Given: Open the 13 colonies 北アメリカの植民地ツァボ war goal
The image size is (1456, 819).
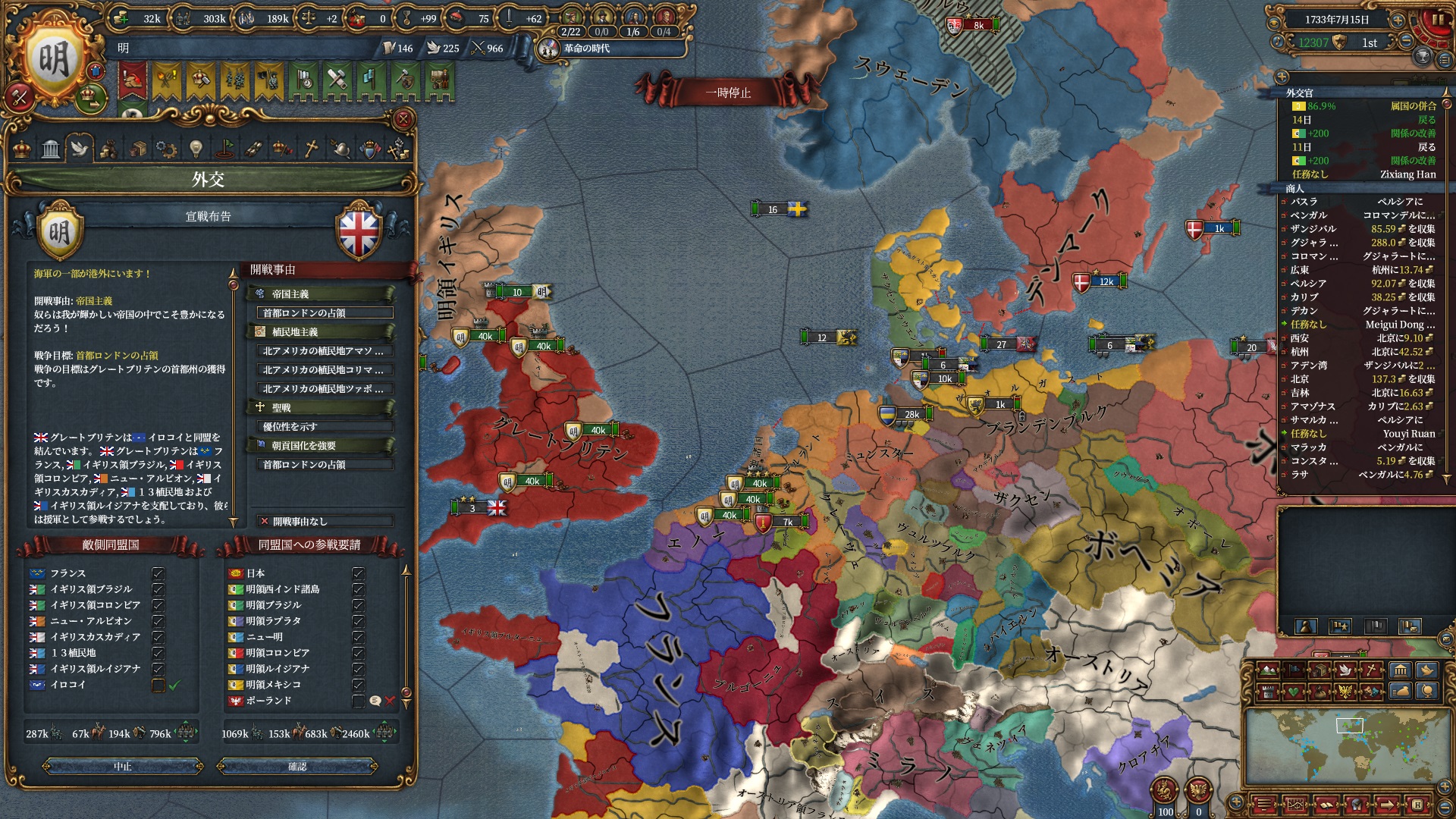Looking at the screenshot, I should click(x=325, y=389).
